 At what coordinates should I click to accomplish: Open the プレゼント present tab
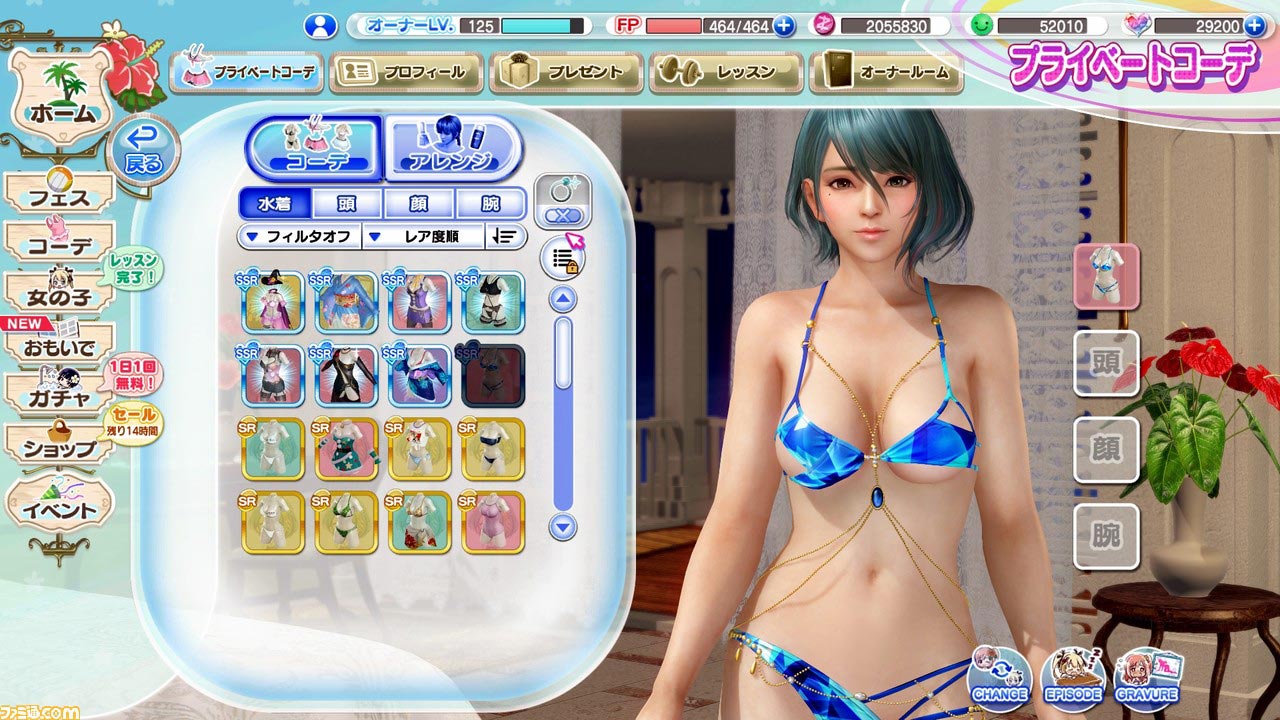[566, 73]
